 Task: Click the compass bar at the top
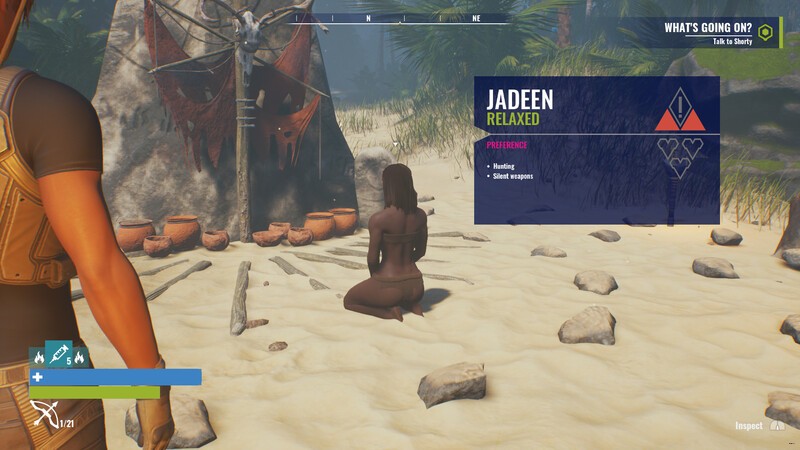[400, 18]
